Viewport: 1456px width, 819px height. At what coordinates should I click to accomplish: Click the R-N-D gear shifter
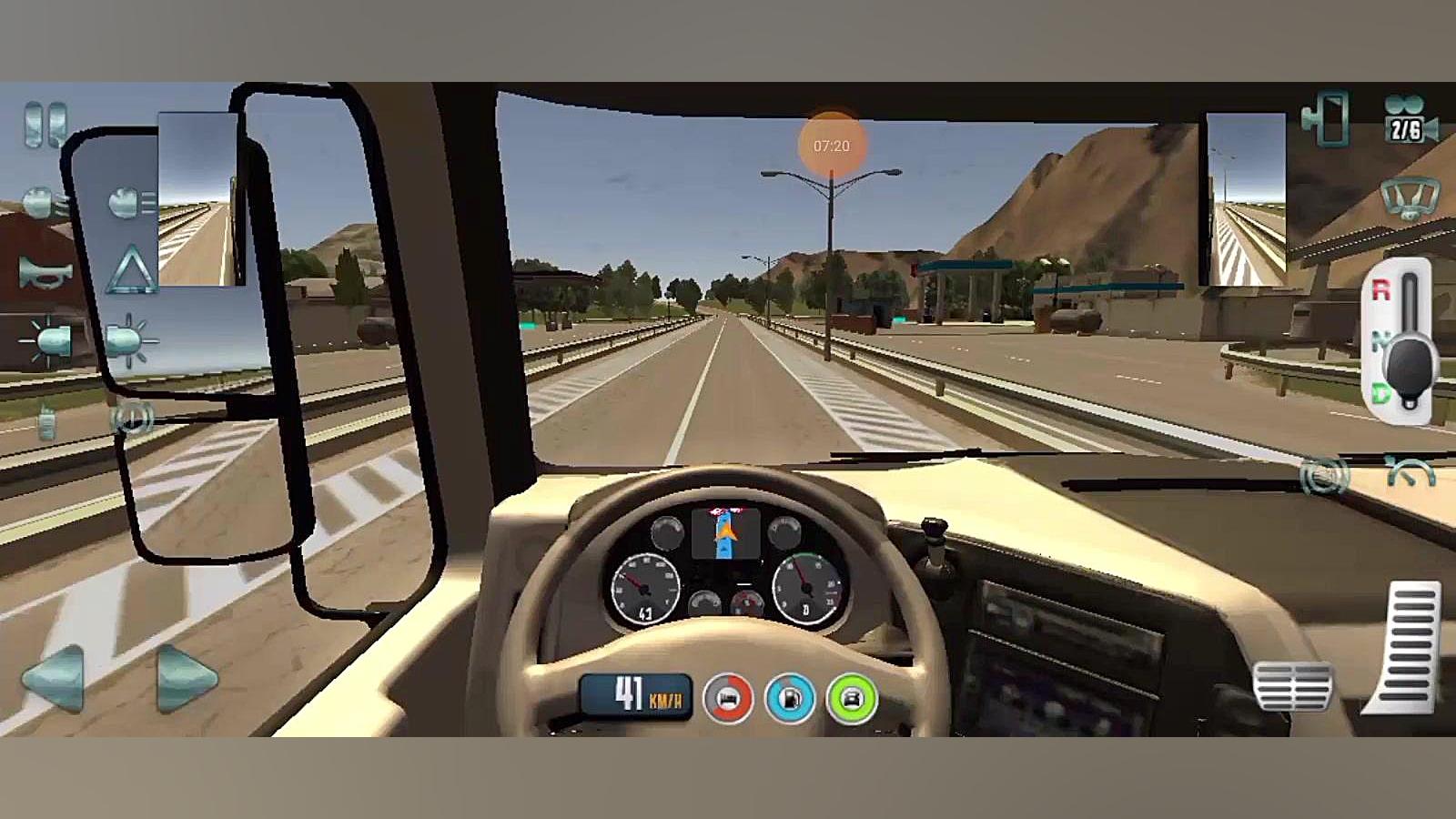[1407, 340]
